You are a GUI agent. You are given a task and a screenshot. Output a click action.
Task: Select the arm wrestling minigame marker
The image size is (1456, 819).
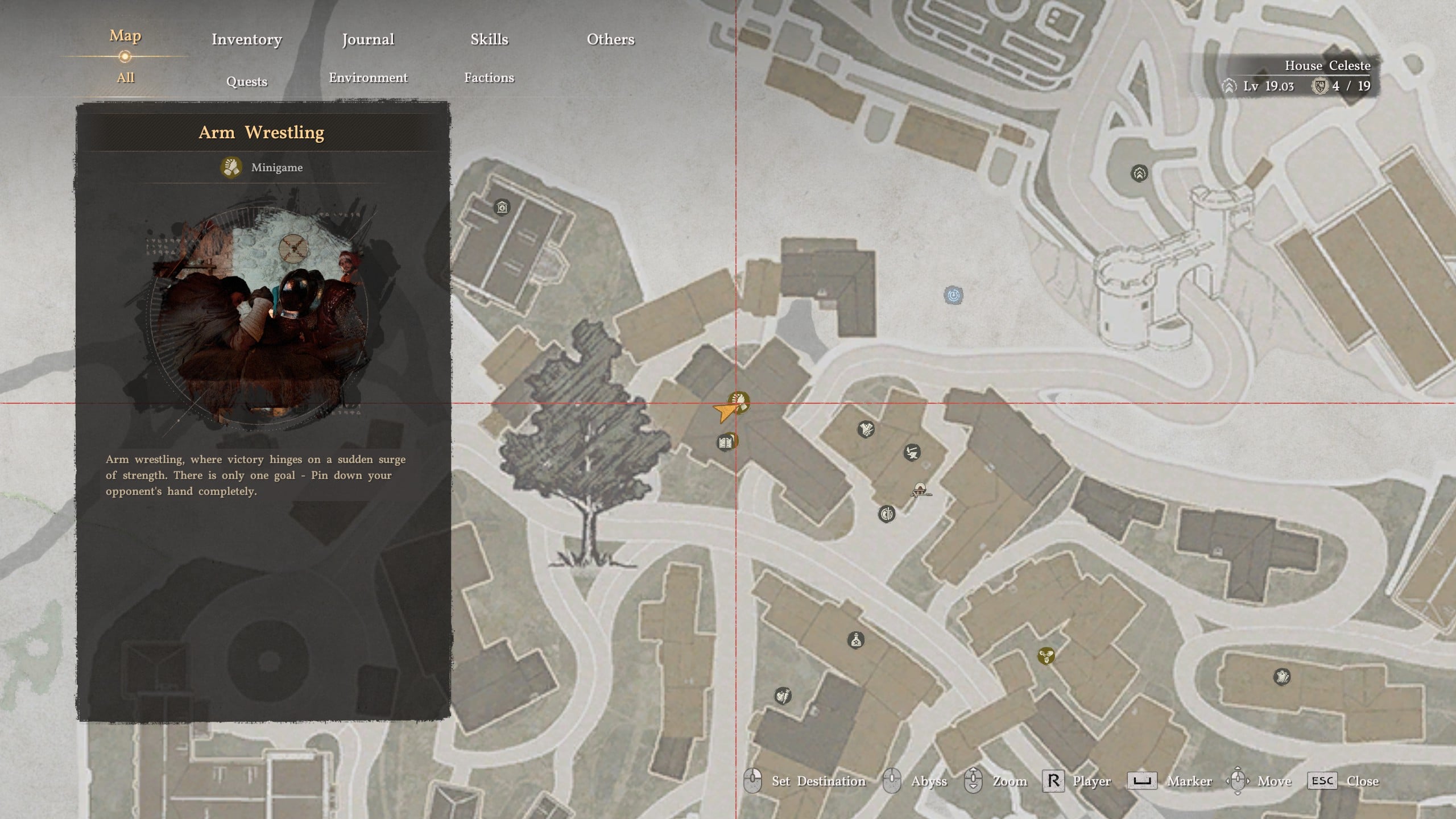click(739, 403)
